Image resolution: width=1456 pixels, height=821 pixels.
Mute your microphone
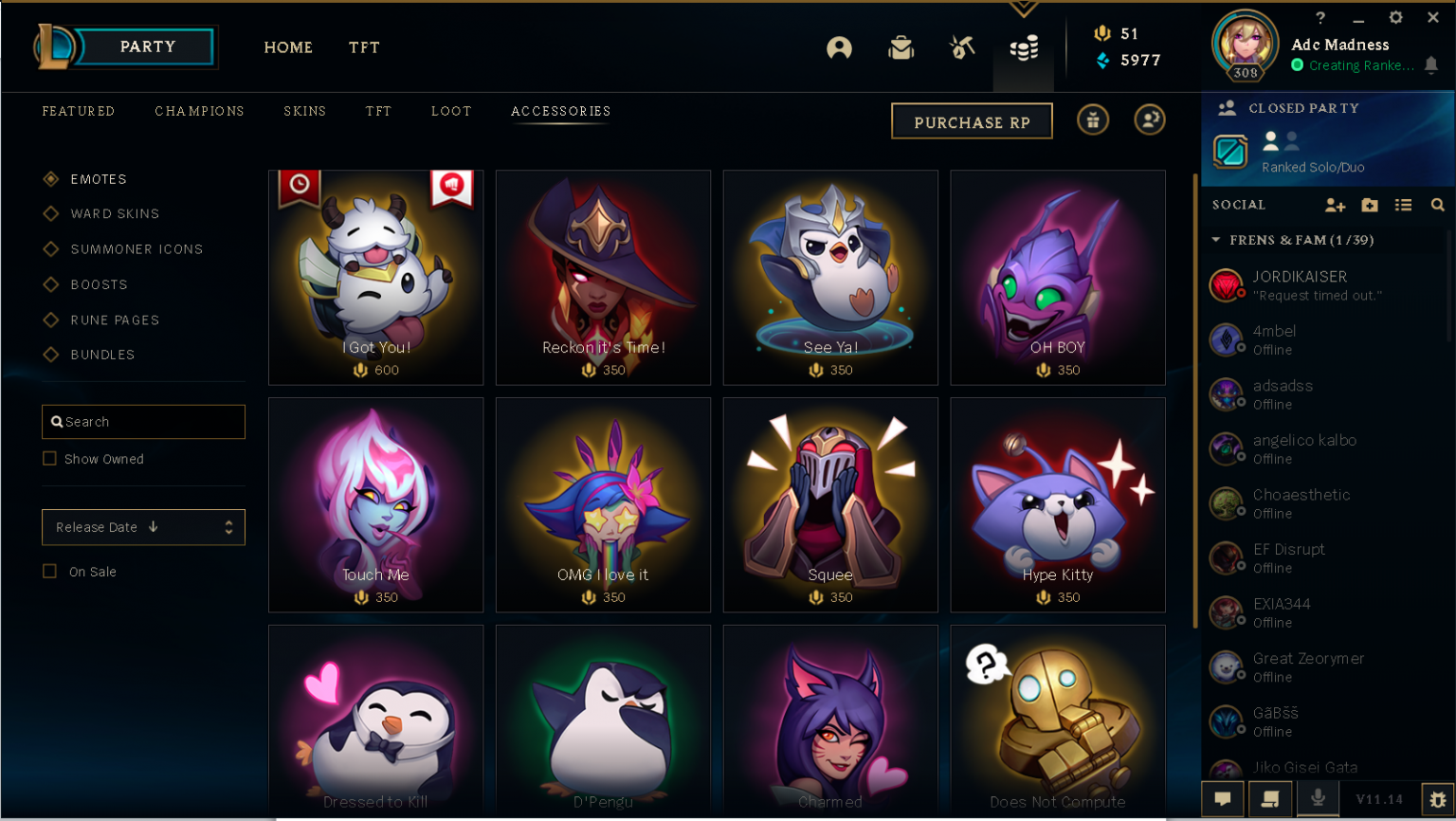point(1317,799)
